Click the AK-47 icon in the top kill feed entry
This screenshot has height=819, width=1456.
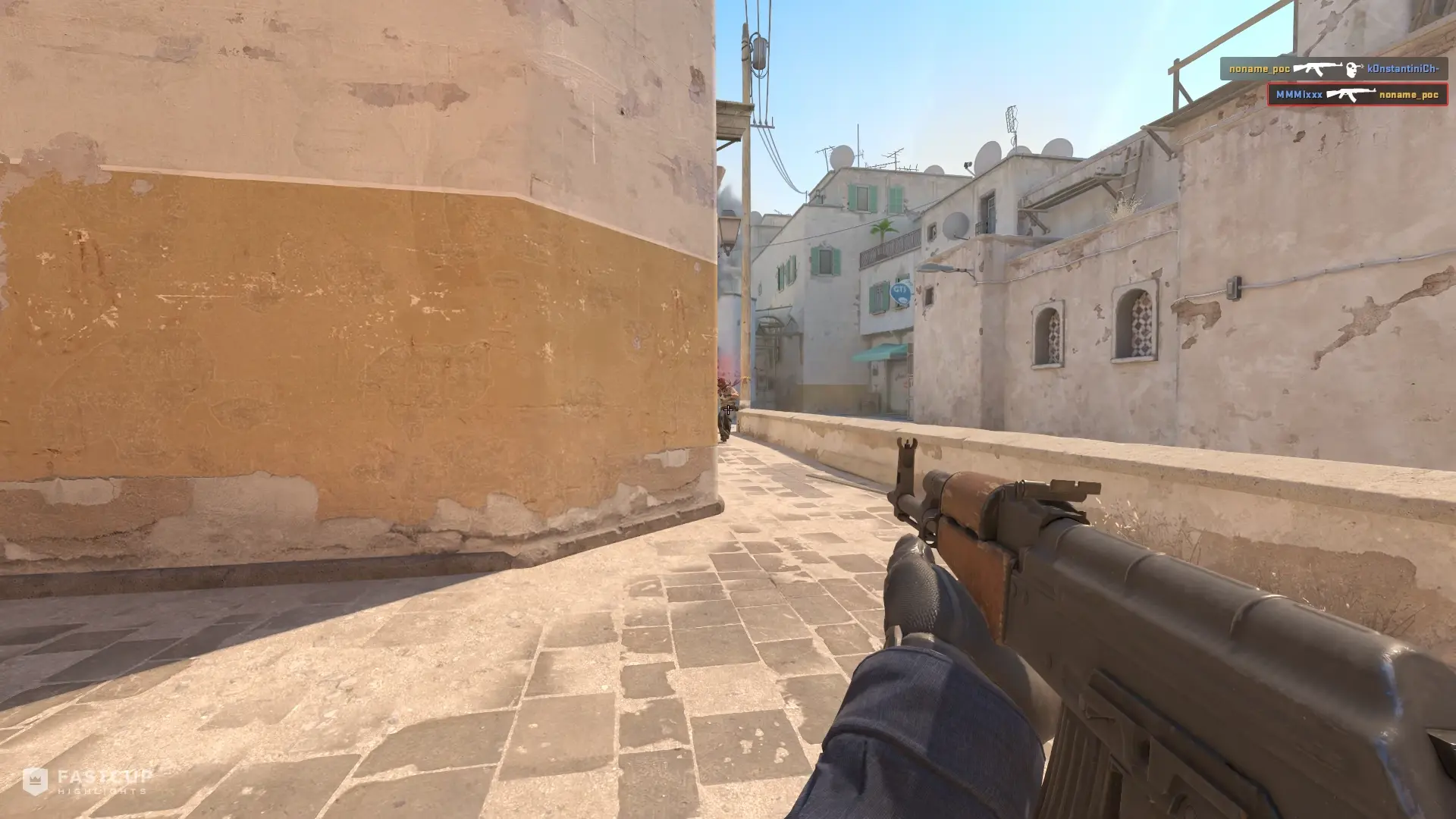point(1319,68)
